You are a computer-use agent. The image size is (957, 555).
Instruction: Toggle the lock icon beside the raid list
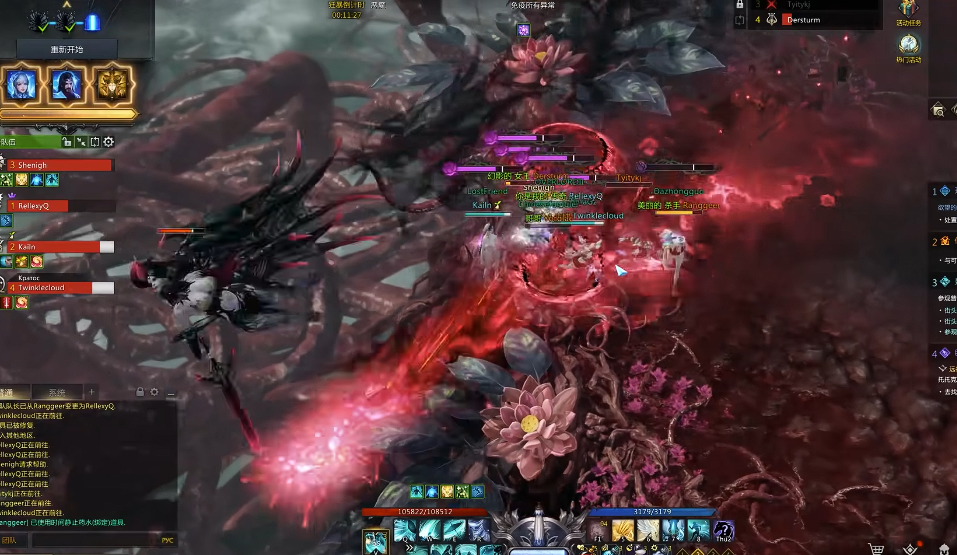pos(739,4)
